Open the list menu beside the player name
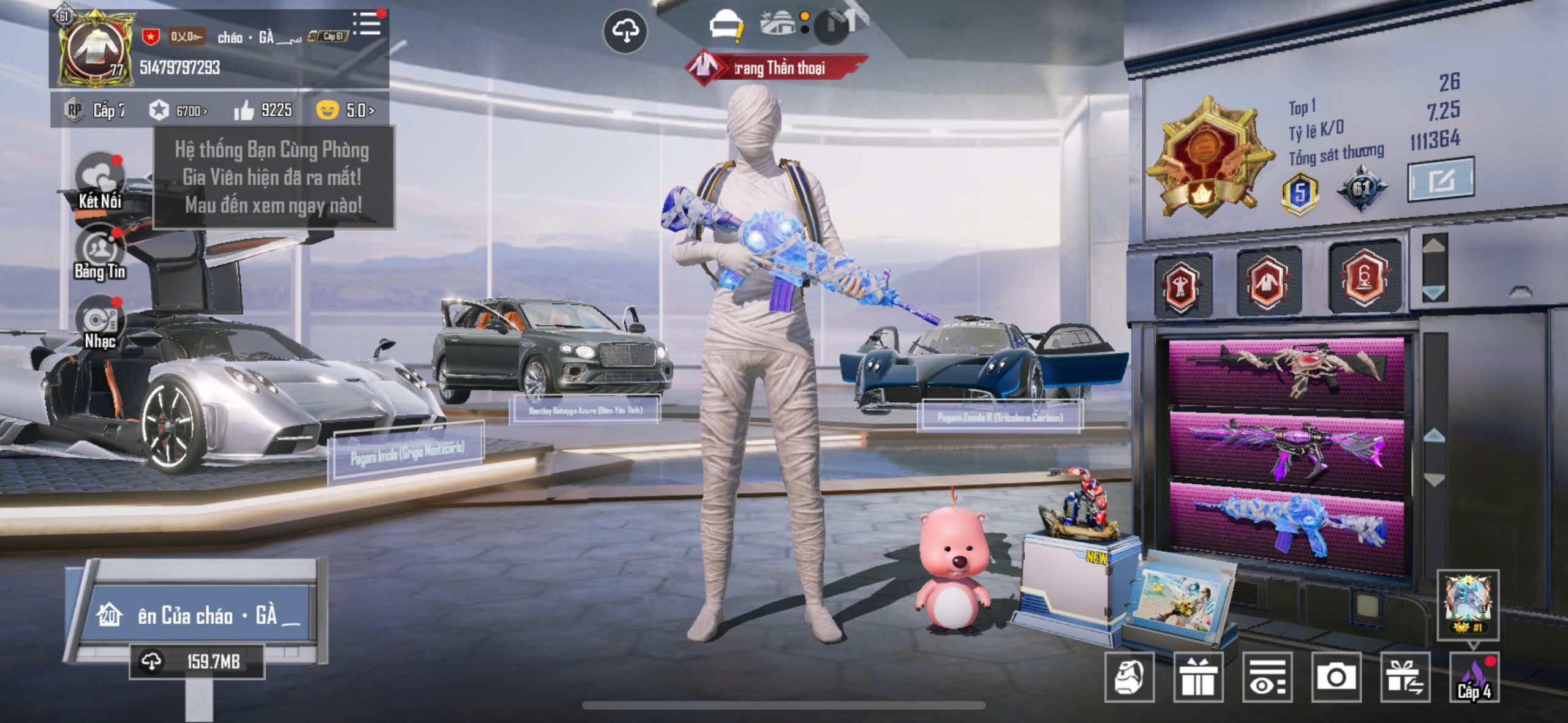1568x723 pixels. [x=367, y=24]
